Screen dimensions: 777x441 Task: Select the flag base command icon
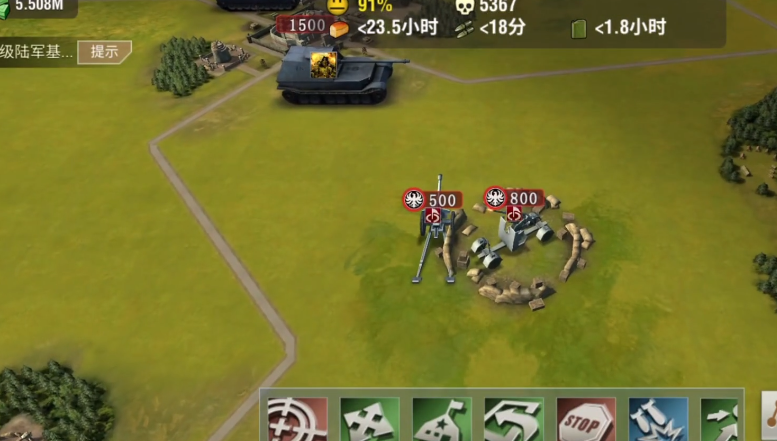[x=441, y=419]
